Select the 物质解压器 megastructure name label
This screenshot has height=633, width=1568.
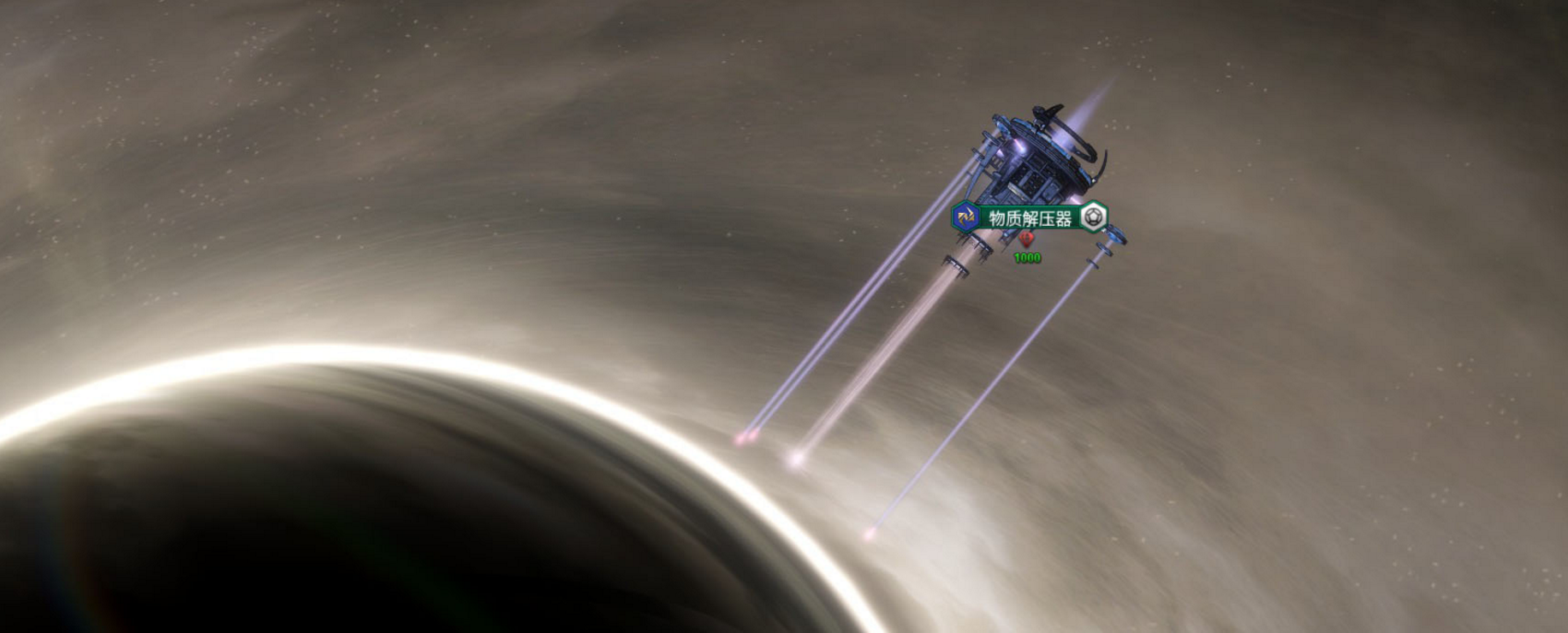coord(1030,218)
